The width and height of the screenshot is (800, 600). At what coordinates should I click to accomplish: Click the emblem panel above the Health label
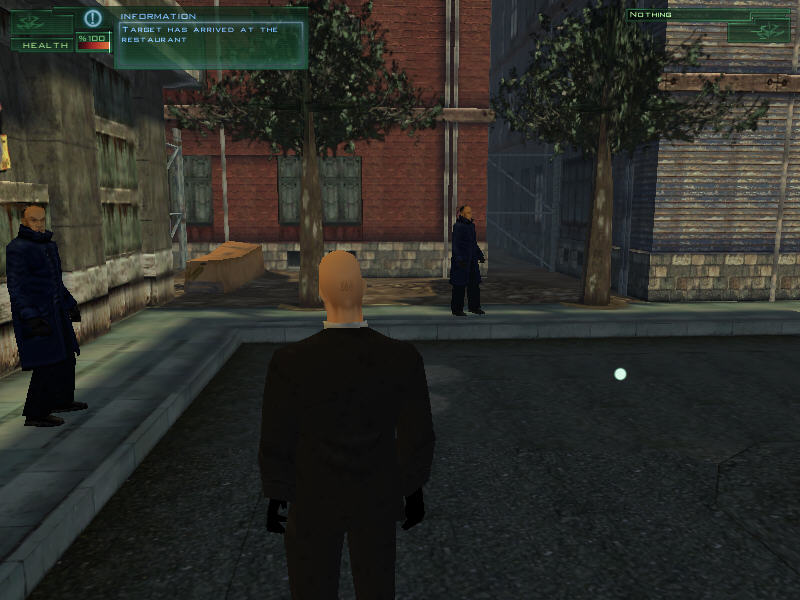41,22
